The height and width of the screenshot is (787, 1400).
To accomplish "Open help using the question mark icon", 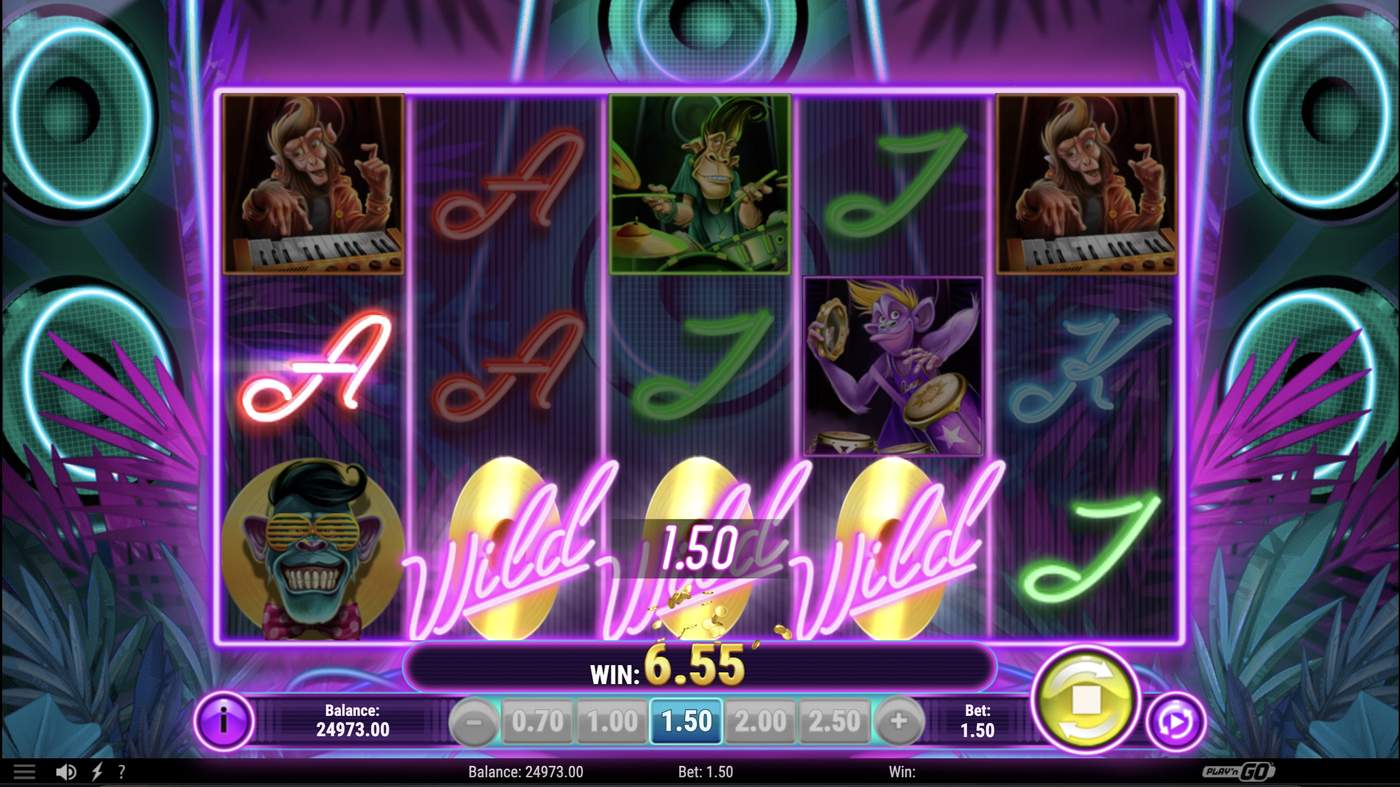I will click(121, 771).
